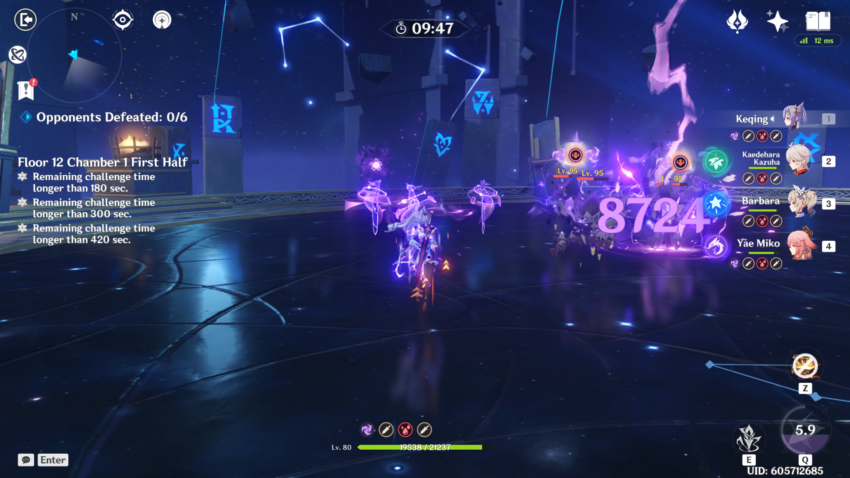Open the quest log with red alert
Image resolution: width=850 pixels, height=478 pixels.
point(26,89)
